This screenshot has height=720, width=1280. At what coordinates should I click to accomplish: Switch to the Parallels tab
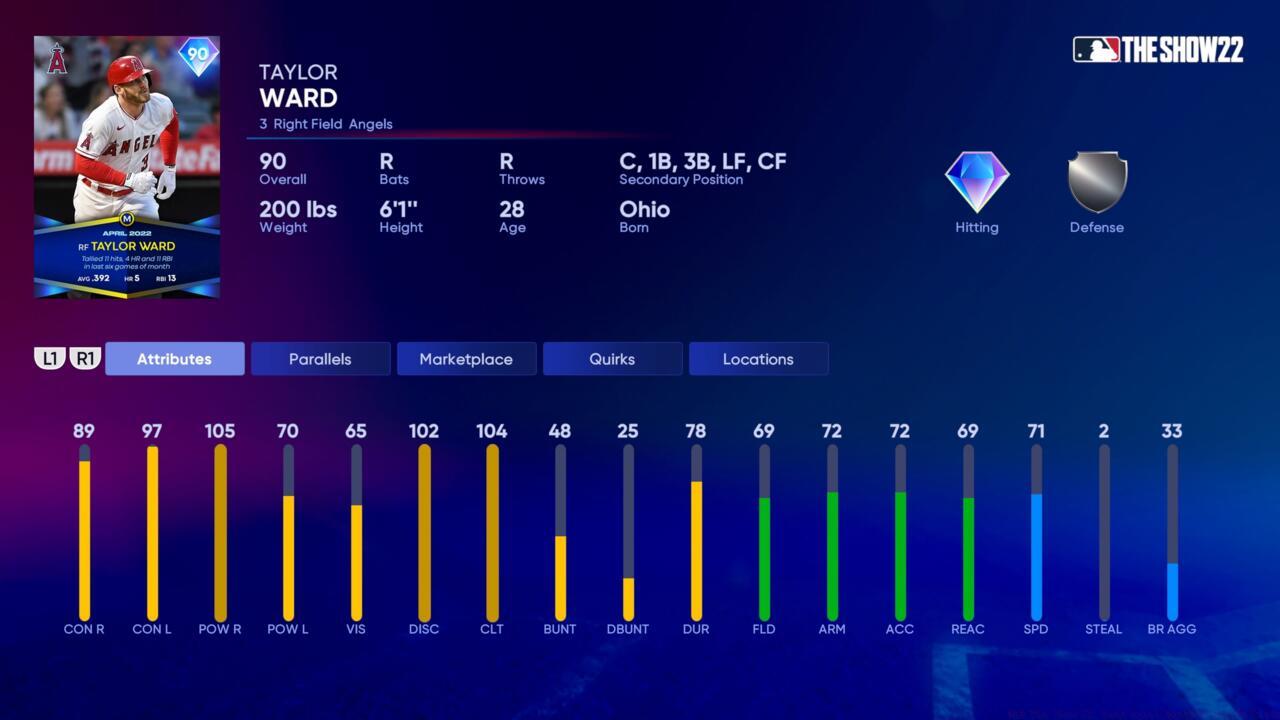[x=320, y=359]
